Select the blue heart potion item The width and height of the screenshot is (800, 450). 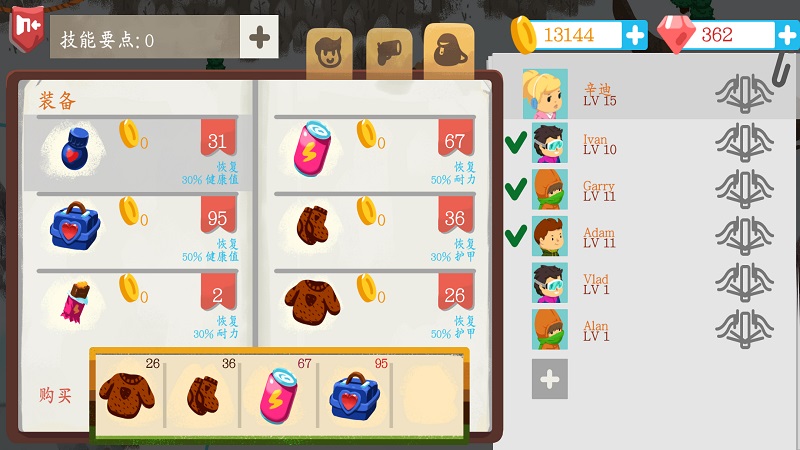pyautogui.click(x=140, y=151)
